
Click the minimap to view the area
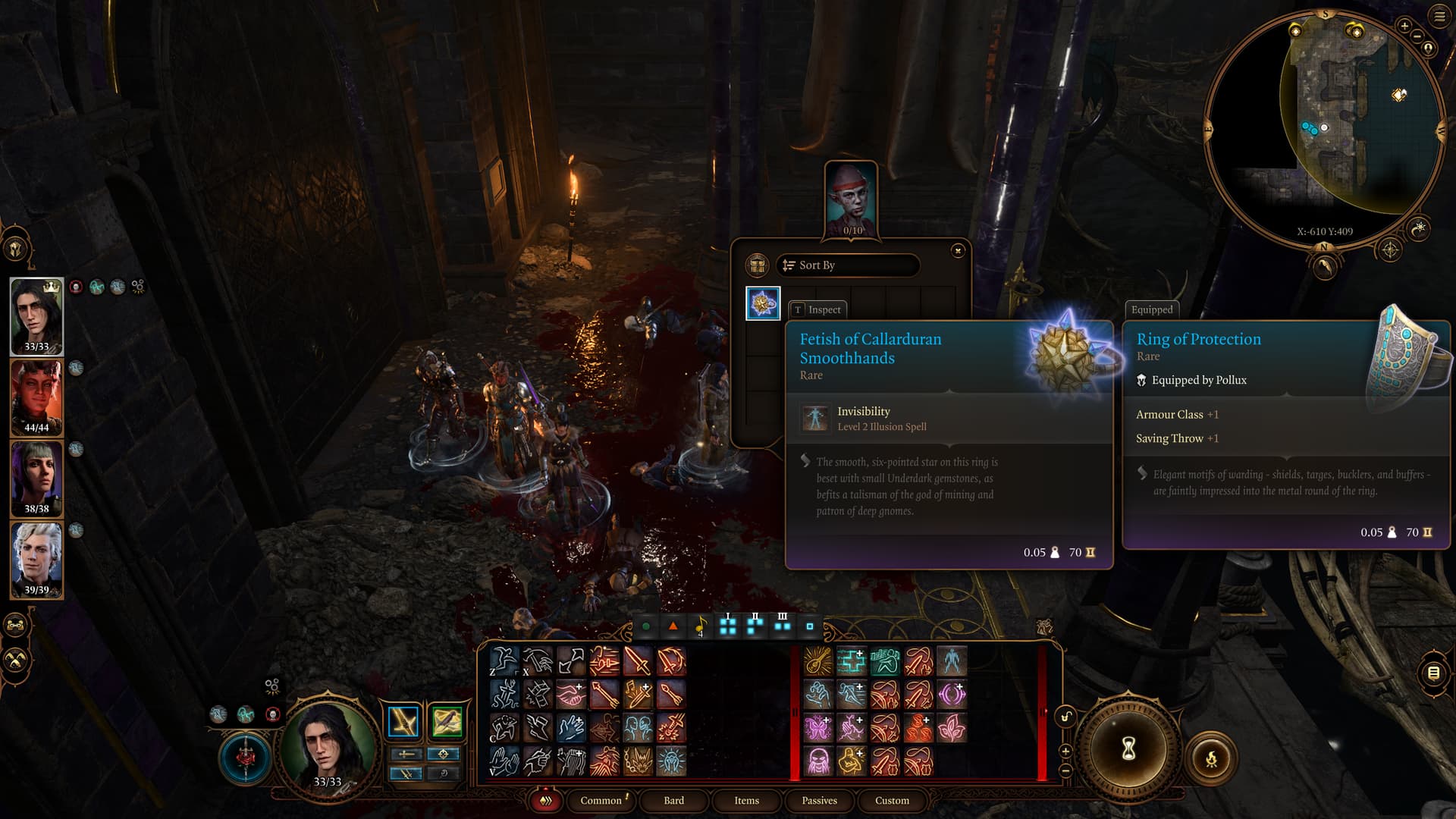[x=1335, y=121]
